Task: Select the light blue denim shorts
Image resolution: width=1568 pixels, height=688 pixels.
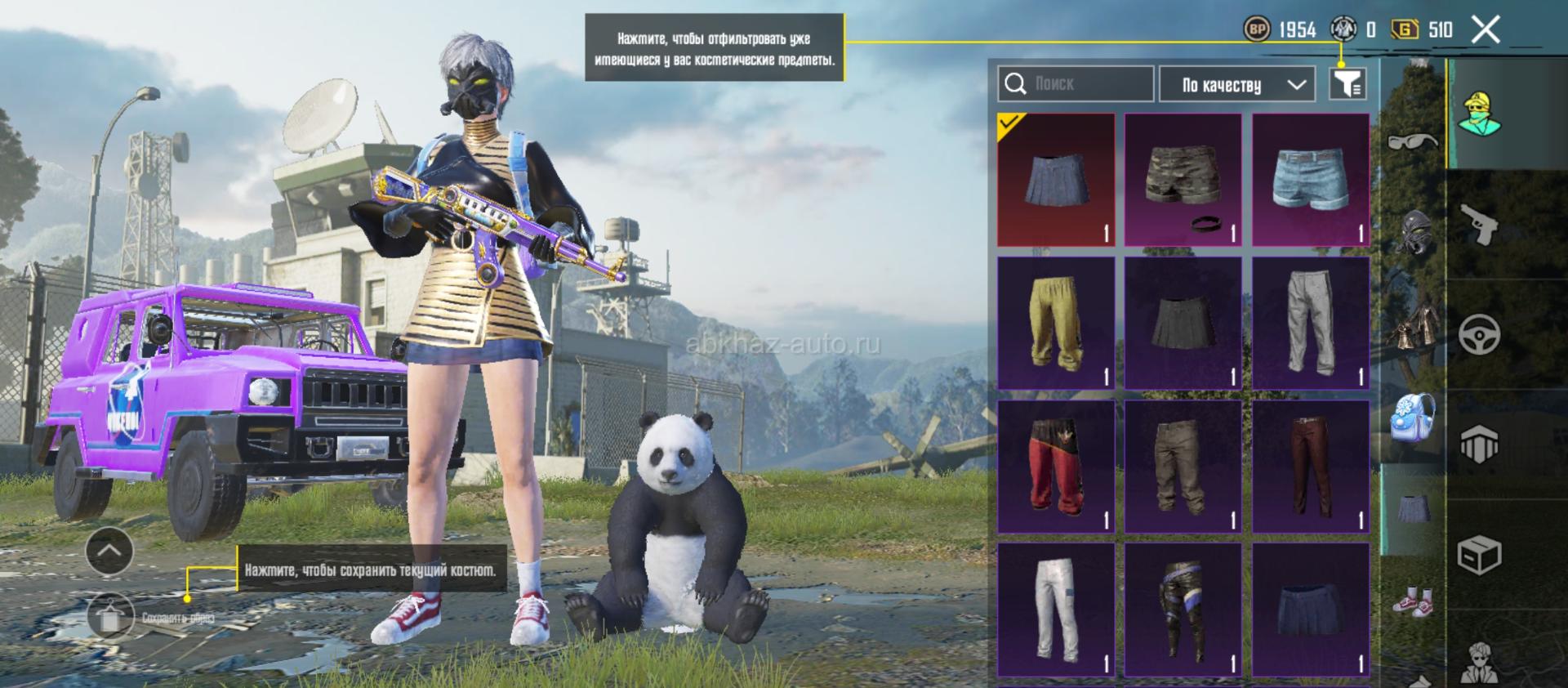Action: click(1311, 180)
